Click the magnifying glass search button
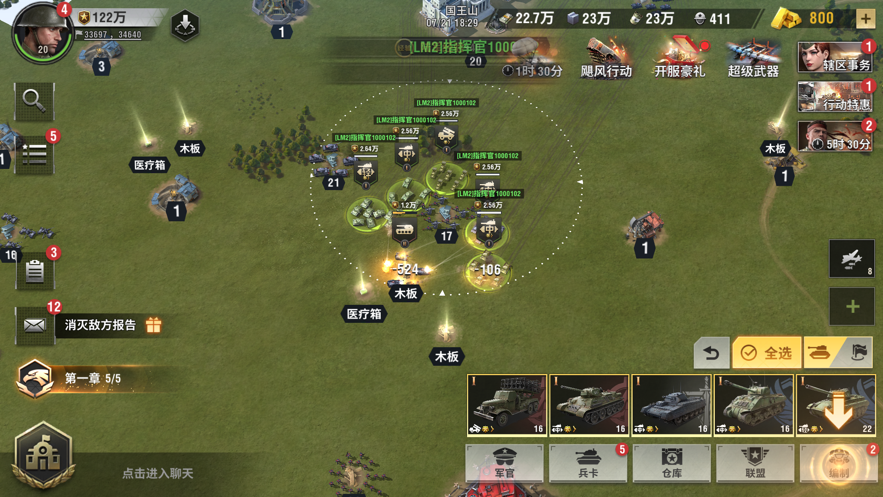883x497 pixels. click(34, 100)
